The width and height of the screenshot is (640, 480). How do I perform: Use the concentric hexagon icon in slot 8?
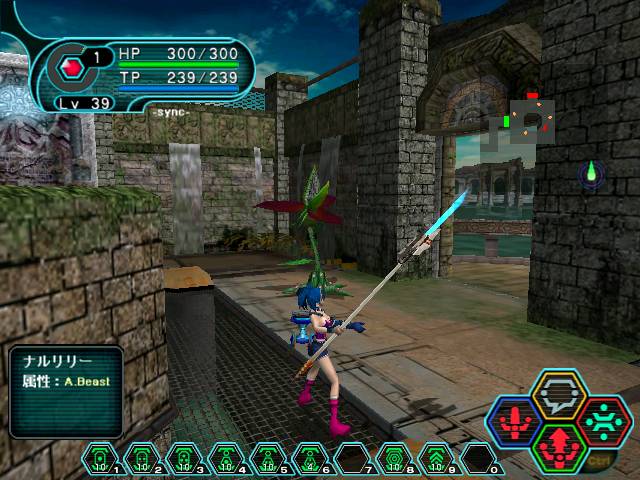point(395,458)
